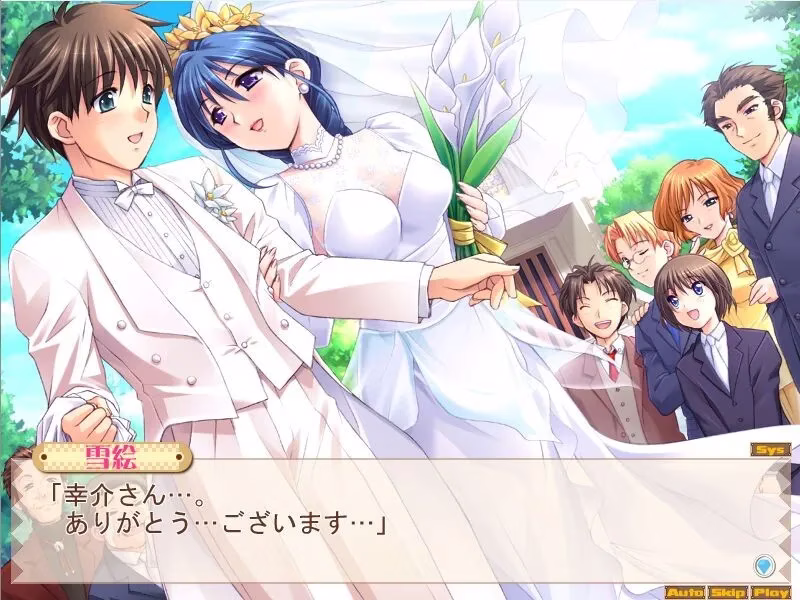Enable Auto text advance mode
Screen dimensions: 800x600
point(684,592)
